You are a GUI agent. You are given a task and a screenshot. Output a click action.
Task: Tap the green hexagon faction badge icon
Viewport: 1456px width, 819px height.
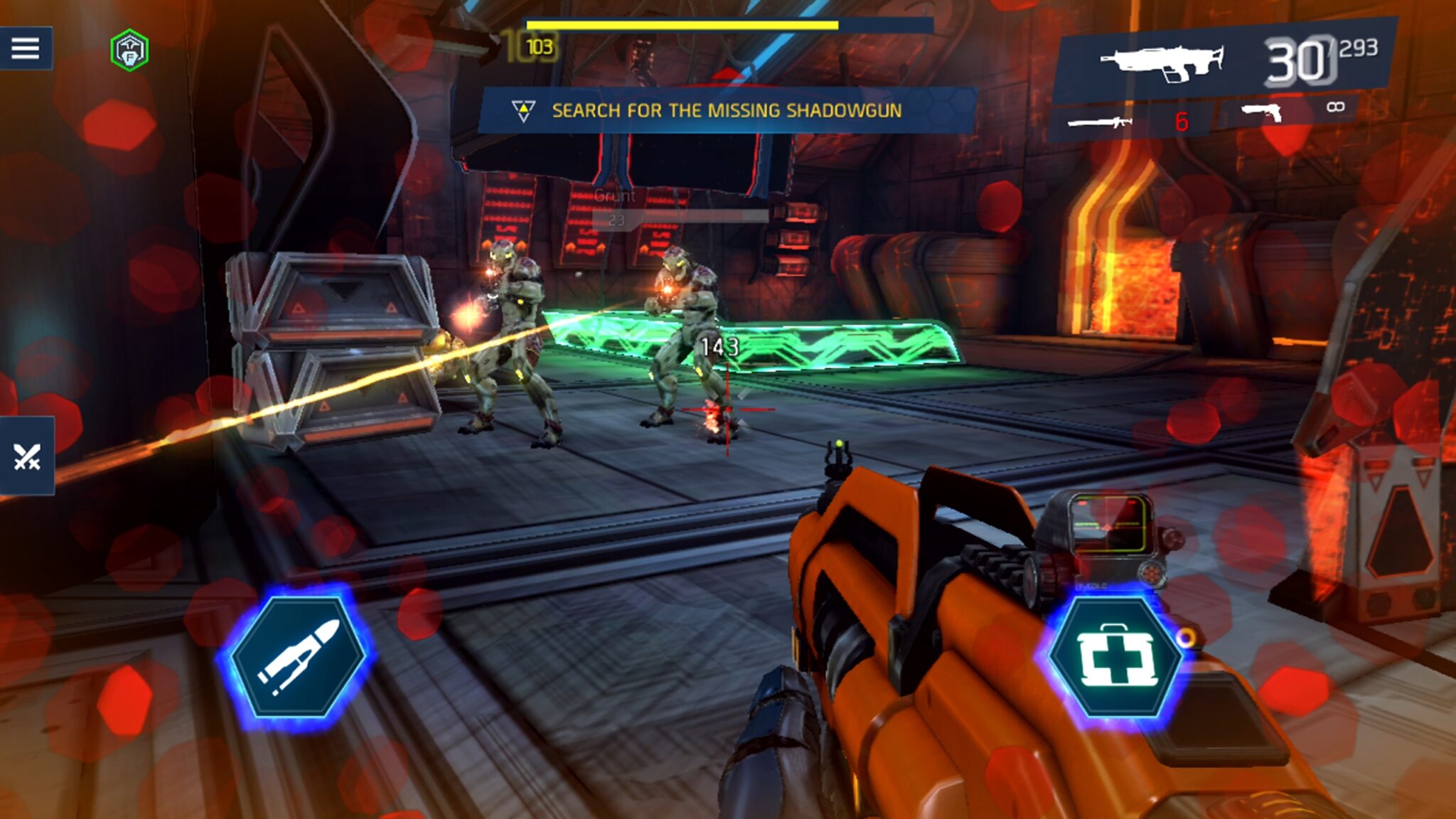[129, 50]
